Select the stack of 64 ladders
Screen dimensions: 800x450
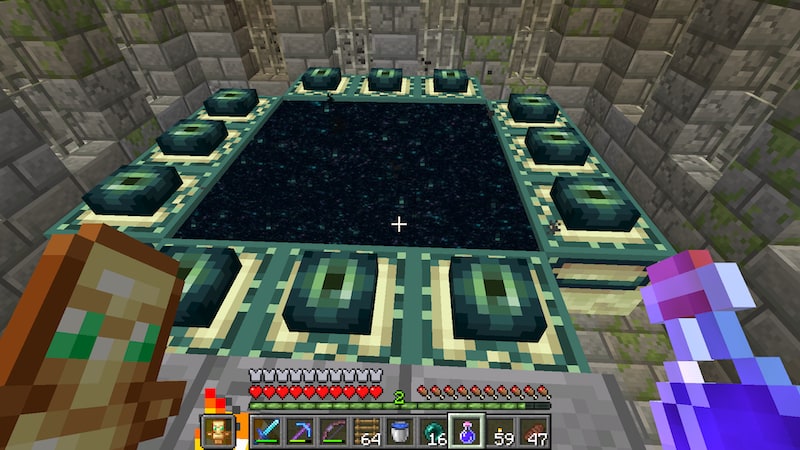[x=367, y=432]
